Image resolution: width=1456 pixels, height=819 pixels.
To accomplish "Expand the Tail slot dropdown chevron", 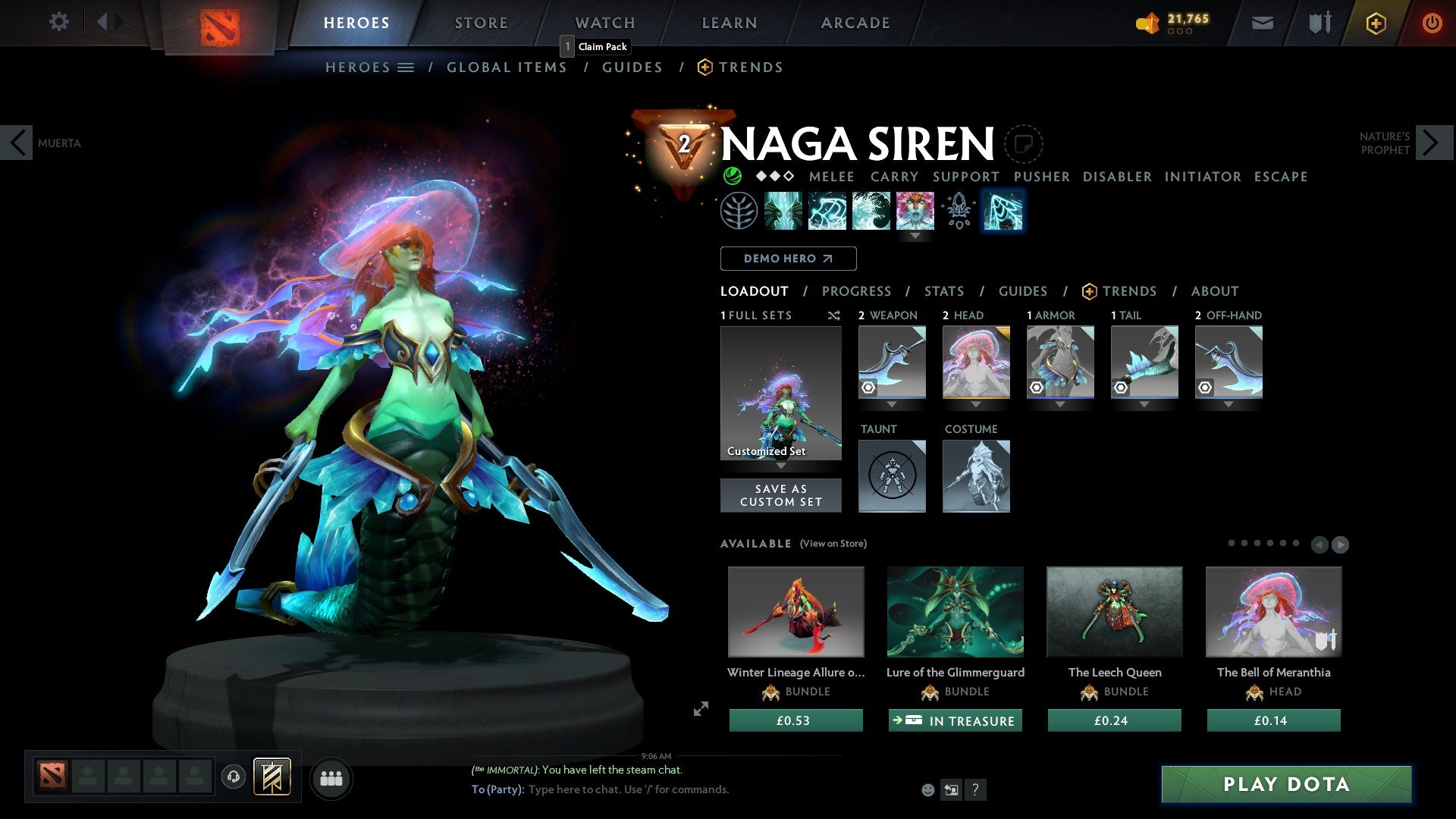I will point(1144,404).
